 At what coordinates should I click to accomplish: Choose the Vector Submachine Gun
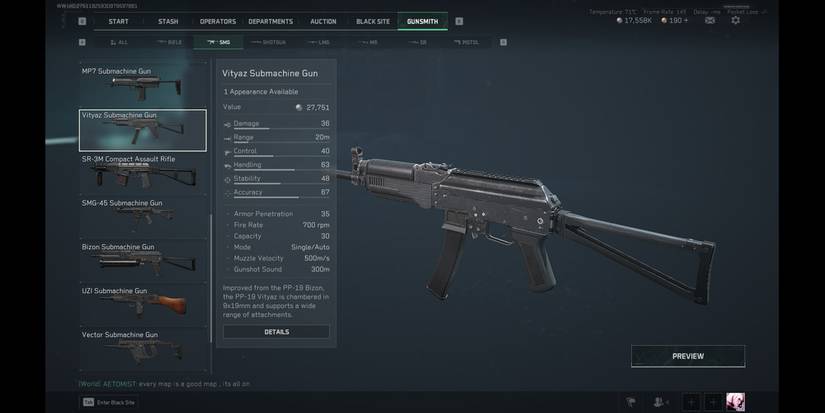(142, 346)
